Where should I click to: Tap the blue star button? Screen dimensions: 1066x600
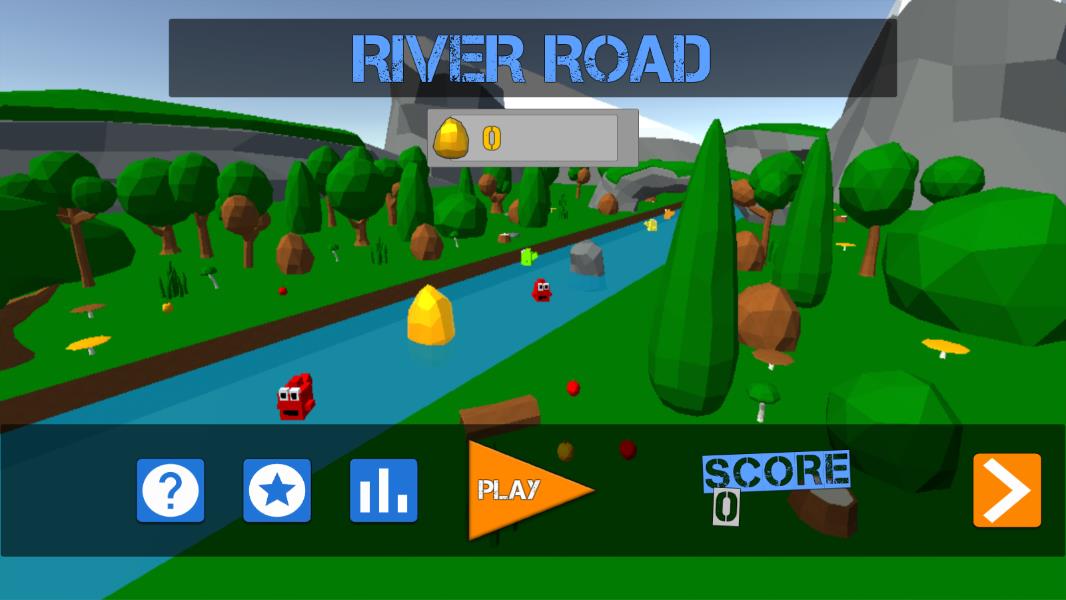(277, 491)
